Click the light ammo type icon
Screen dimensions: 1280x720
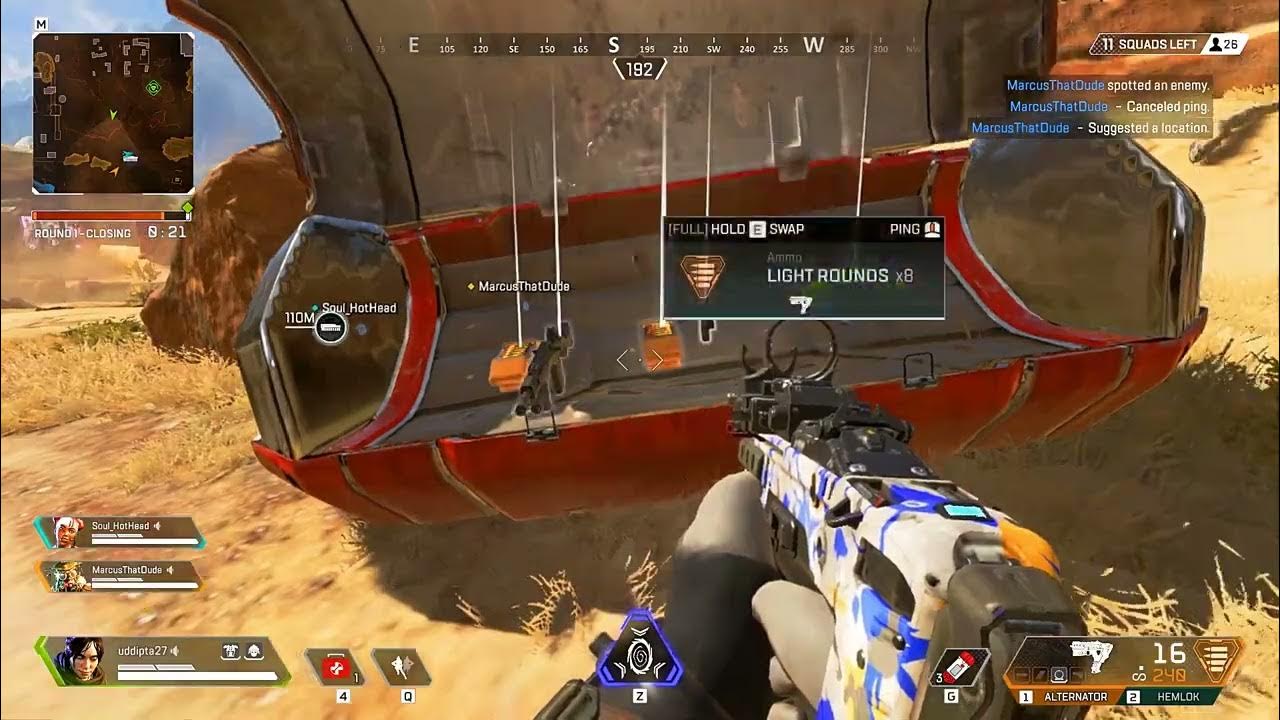[x=1217, y=661]
